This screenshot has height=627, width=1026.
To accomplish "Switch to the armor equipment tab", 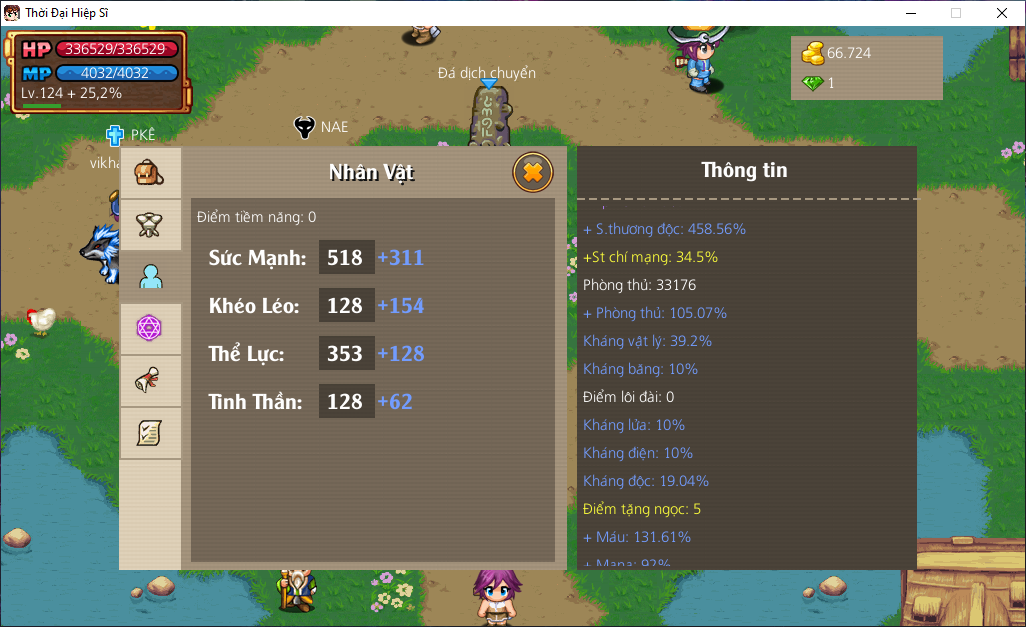I will [150, 225].
